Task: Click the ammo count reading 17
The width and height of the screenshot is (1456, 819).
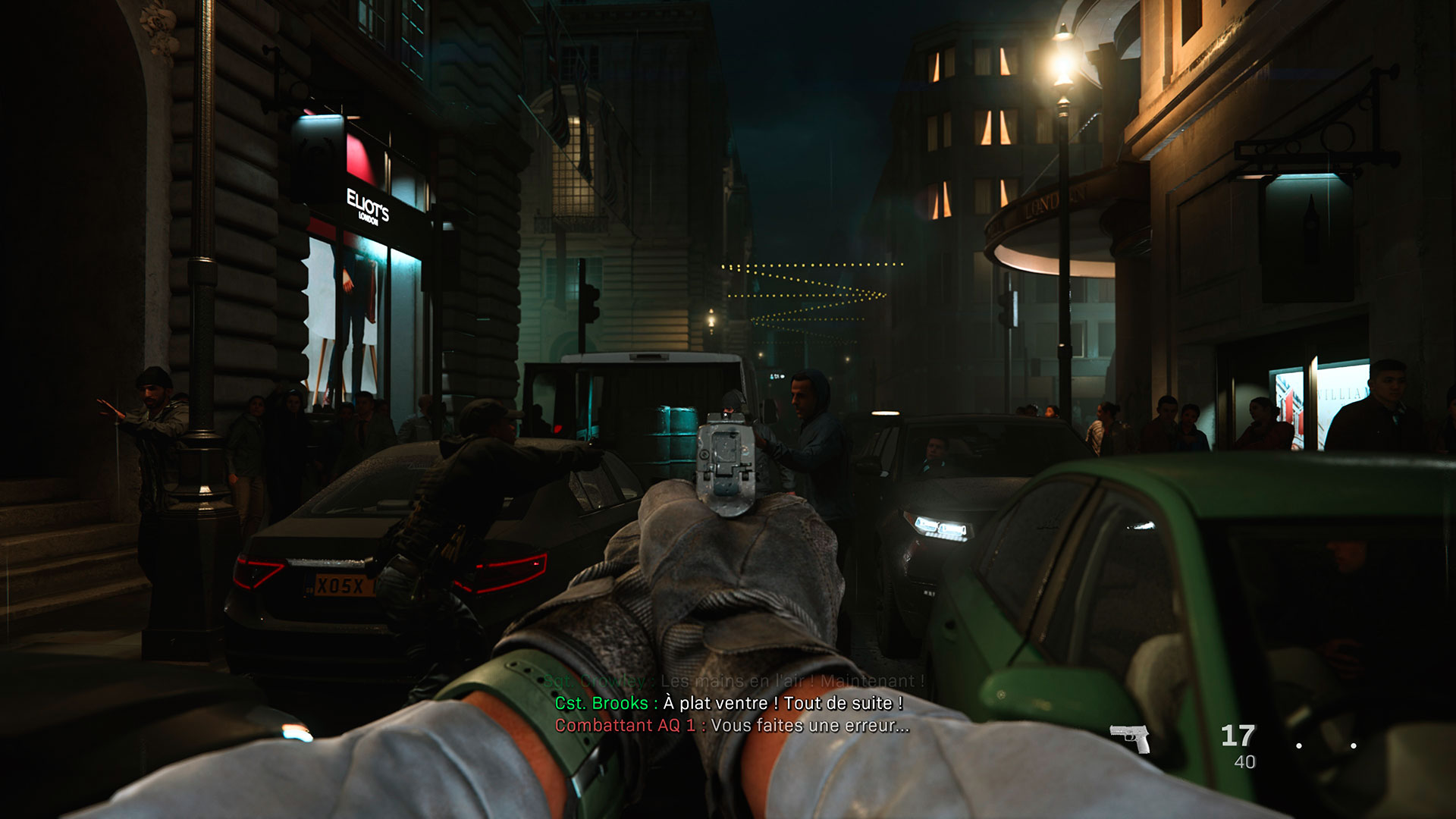Action: click(1238, 733)
